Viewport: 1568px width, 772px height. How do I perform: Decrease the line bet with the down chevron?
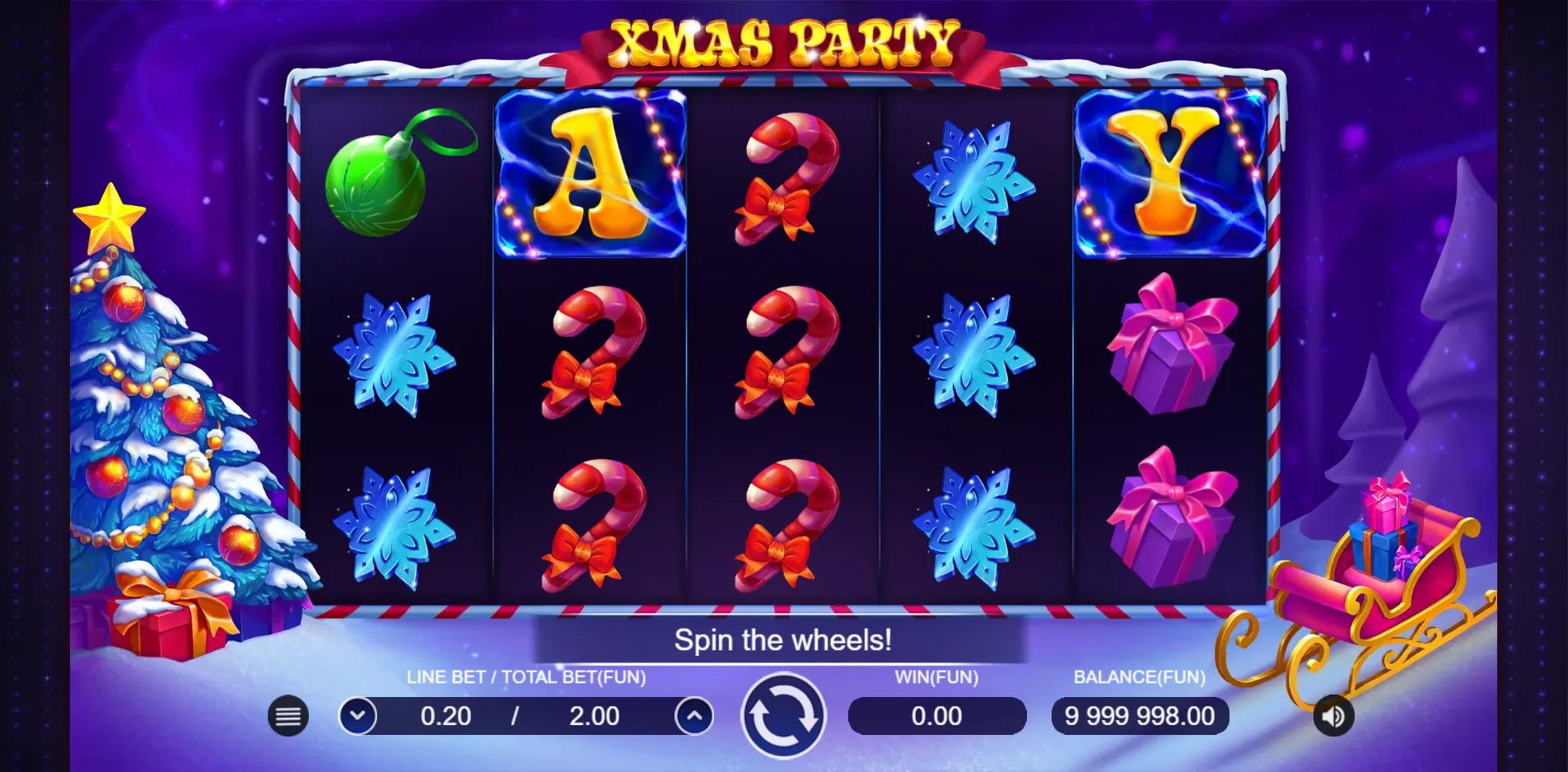(360, 716)
